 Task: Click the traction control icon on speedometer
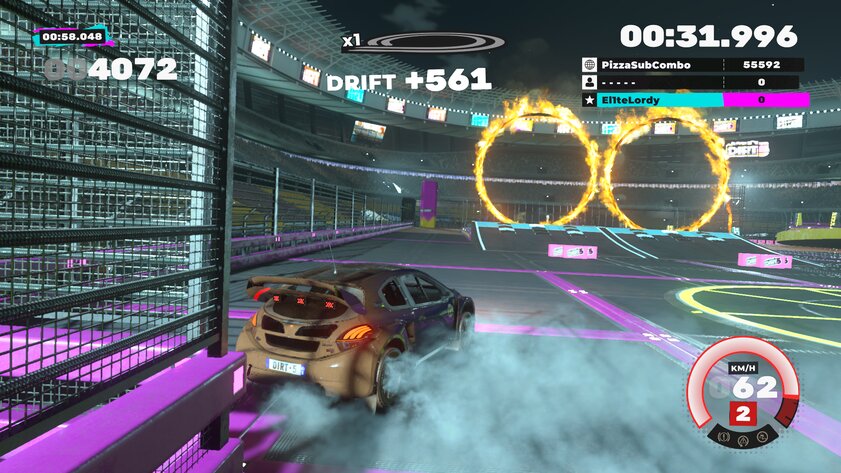point(762,437)
